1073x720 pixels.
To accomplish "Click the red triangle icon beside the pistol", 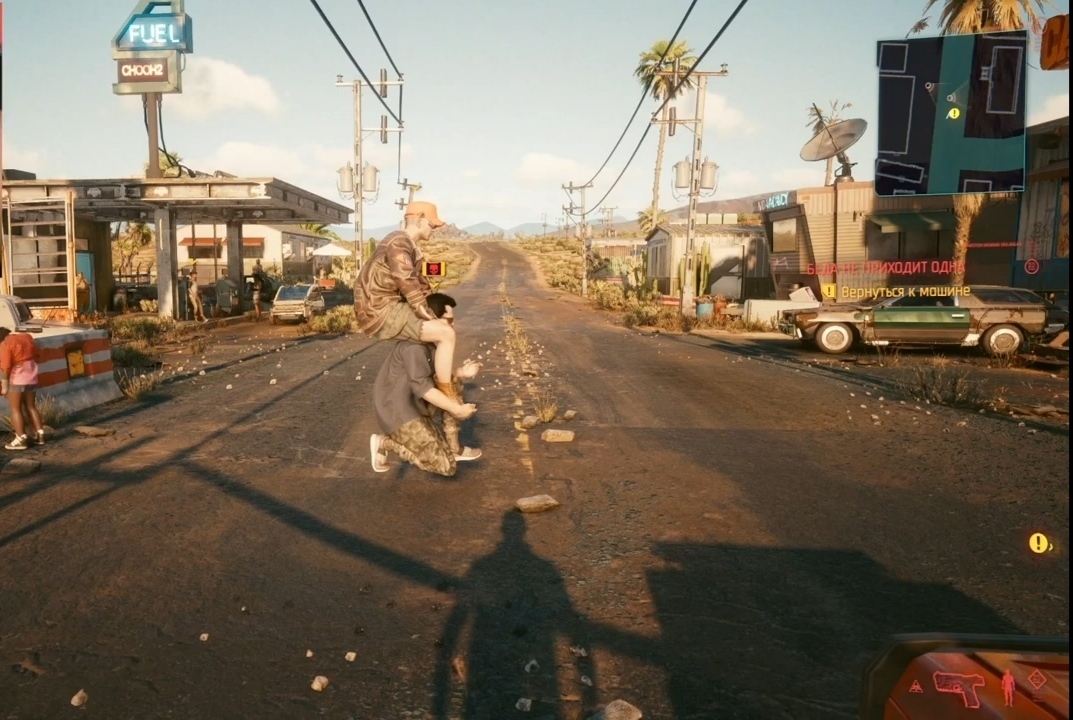I will tap(915, 687).
